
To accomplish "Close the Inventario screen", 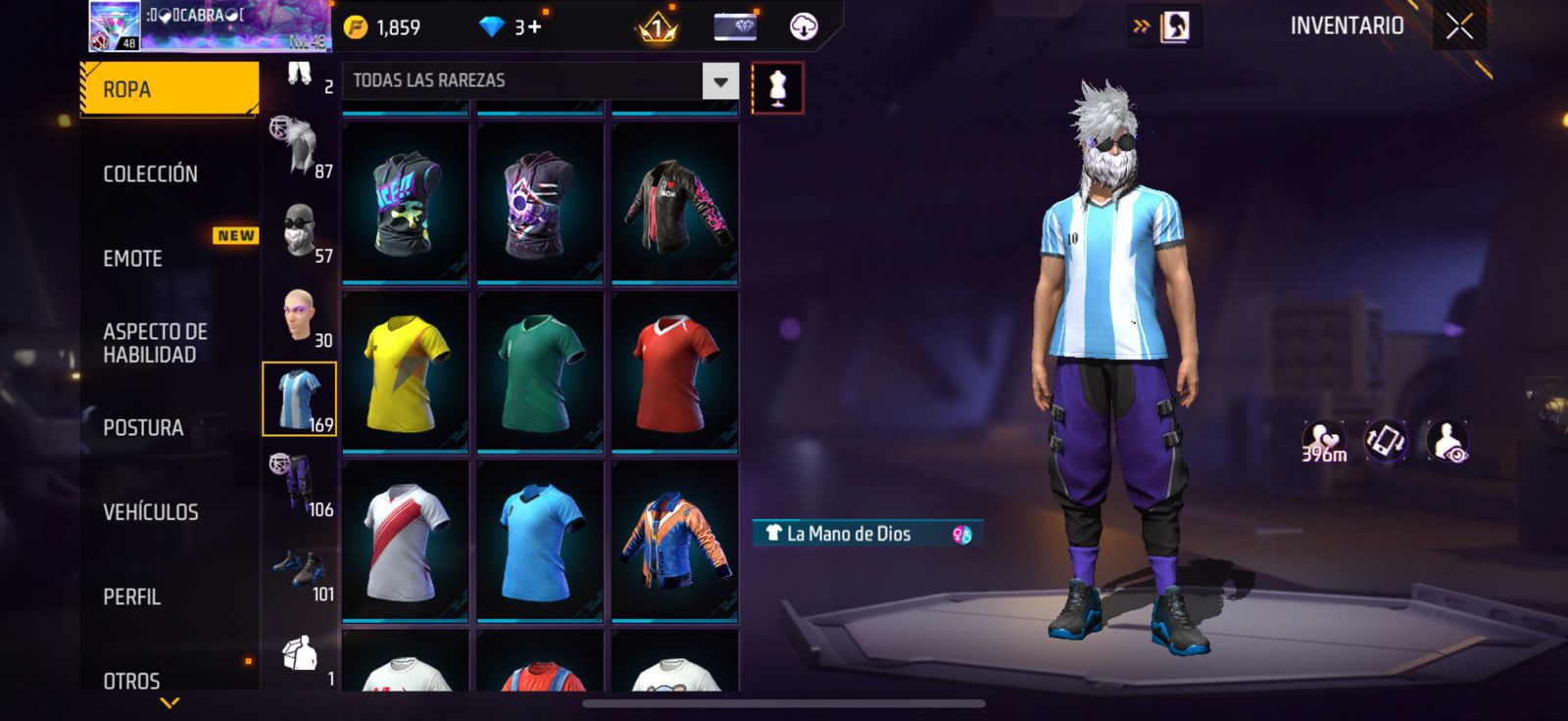I will [x=1459, y=26].
